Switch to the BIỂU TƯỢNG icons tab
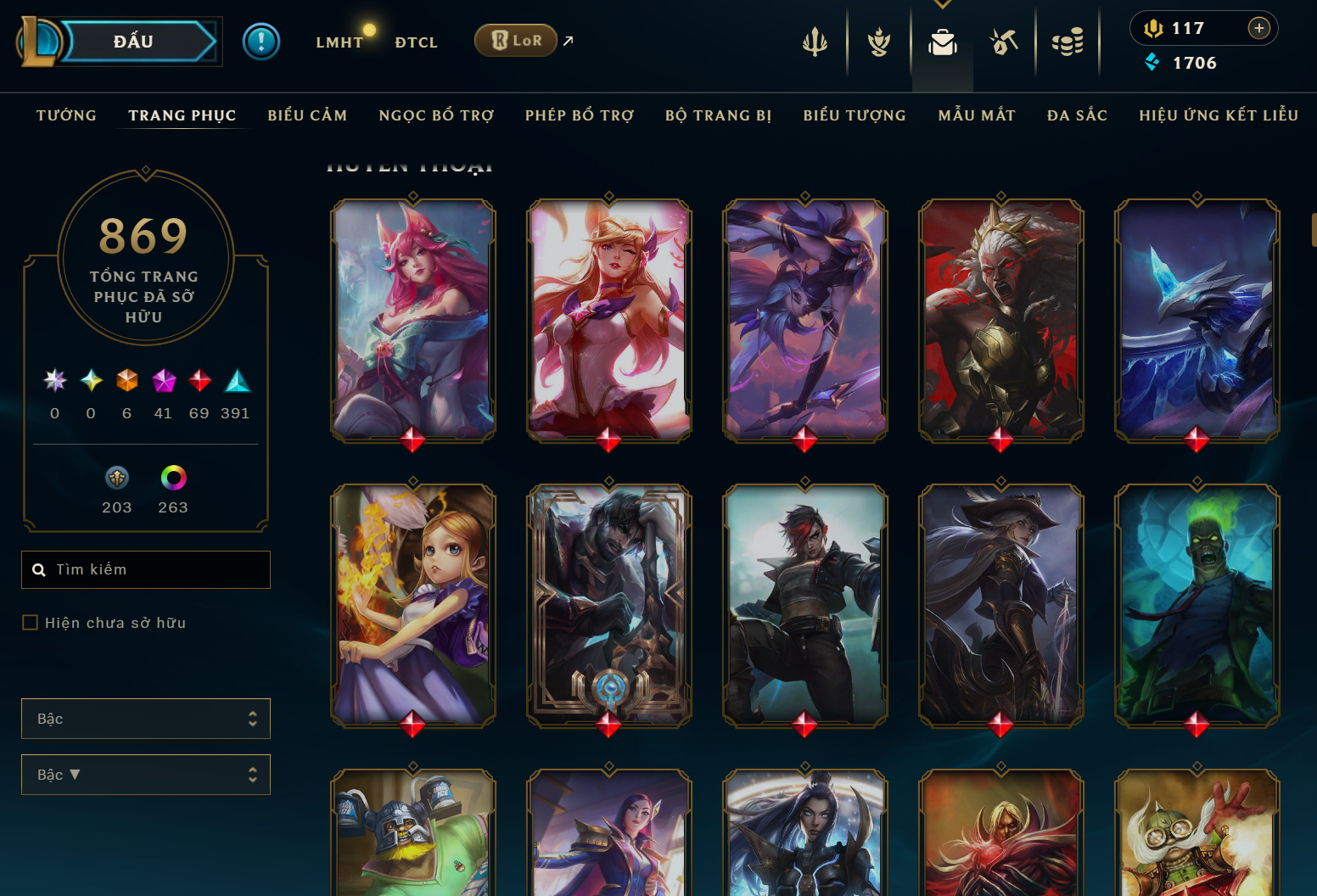The width and height of the screenshot is (1317, 896). pyautogui.click(x=855, y=115)
